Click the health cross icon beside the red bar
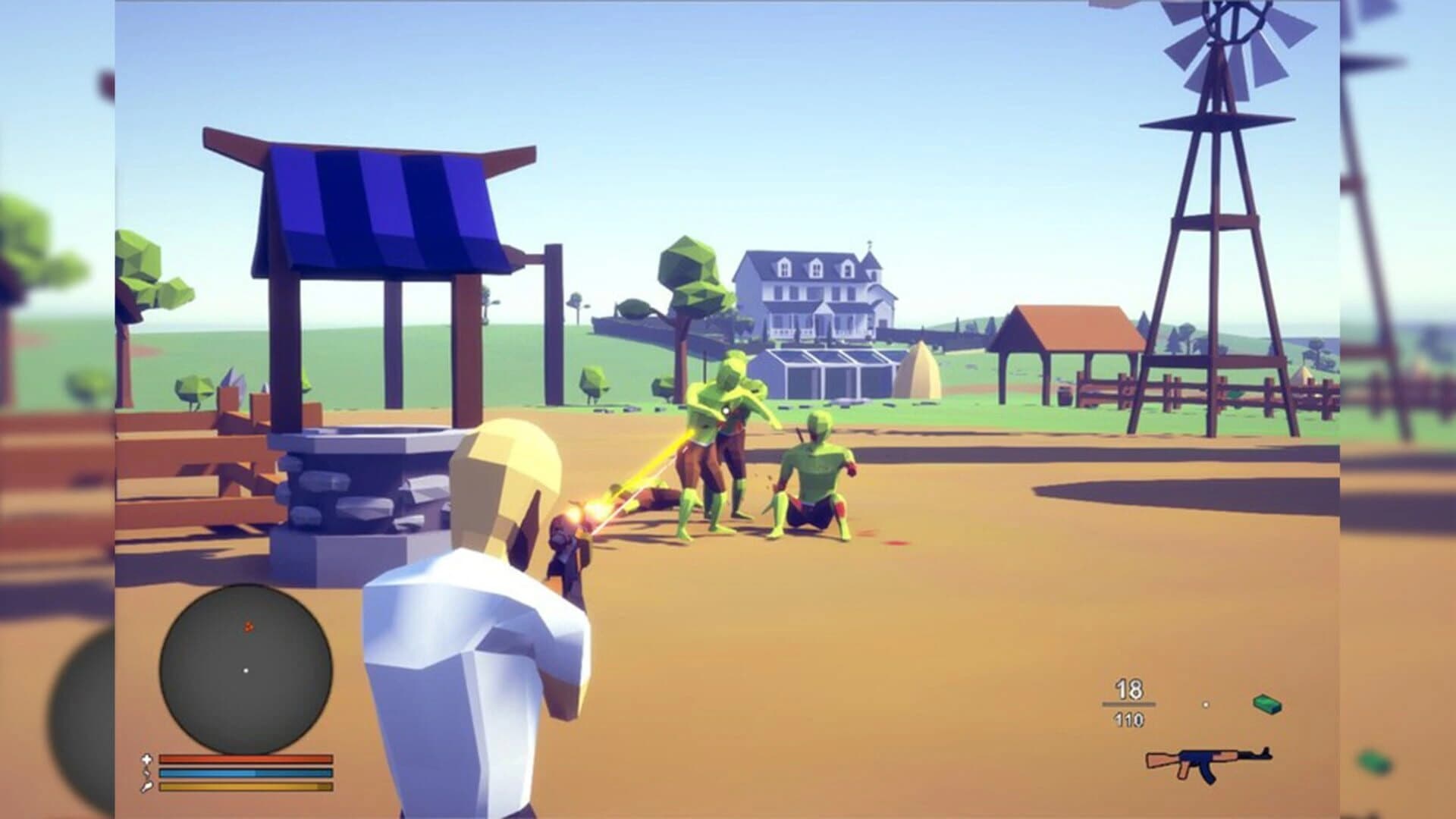Image resolution: width=1456 pixels, height=819 pixels. click(147, 758)
